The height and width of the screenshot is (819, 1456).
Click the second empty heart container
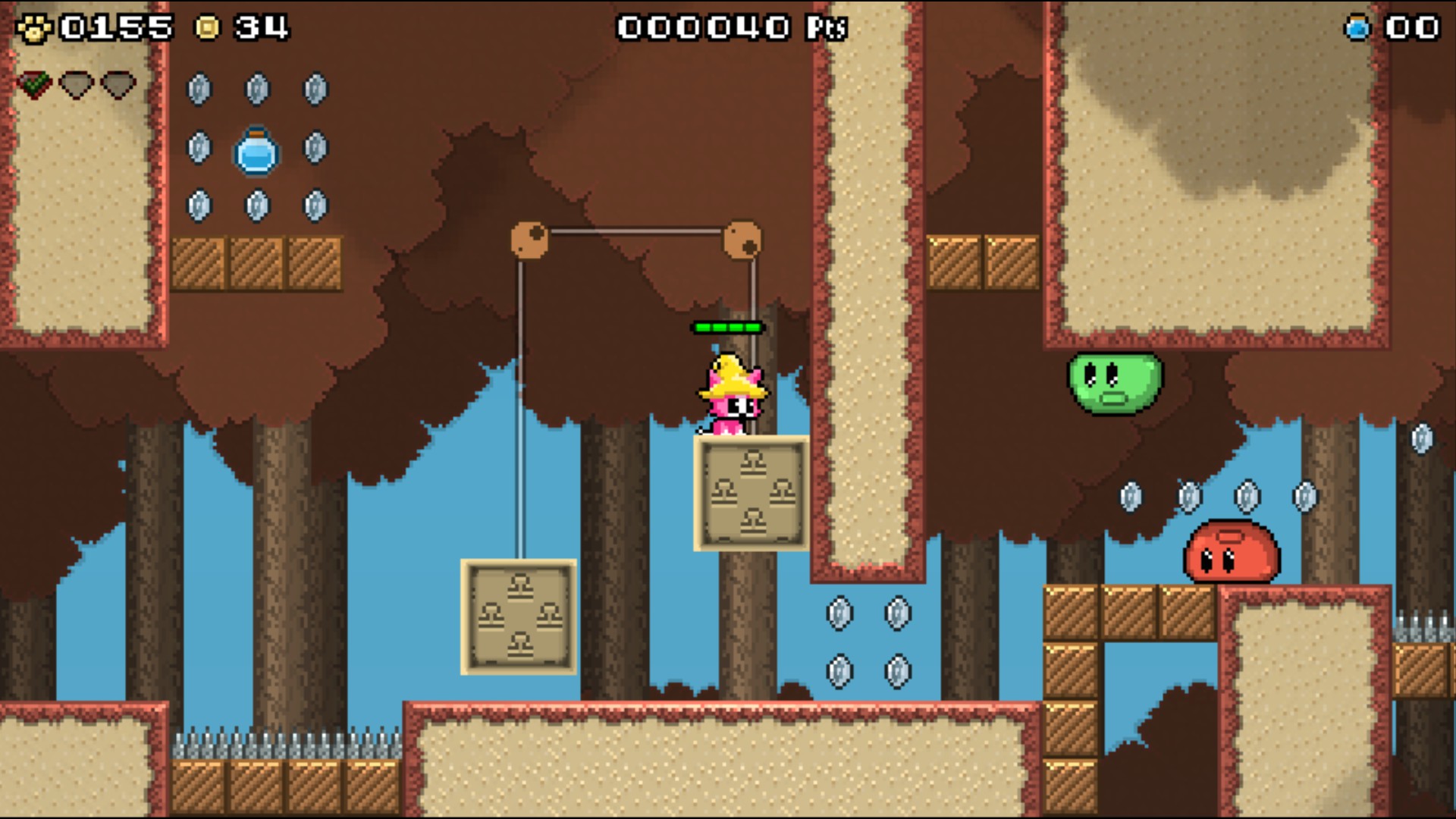(x=118, y=86)
